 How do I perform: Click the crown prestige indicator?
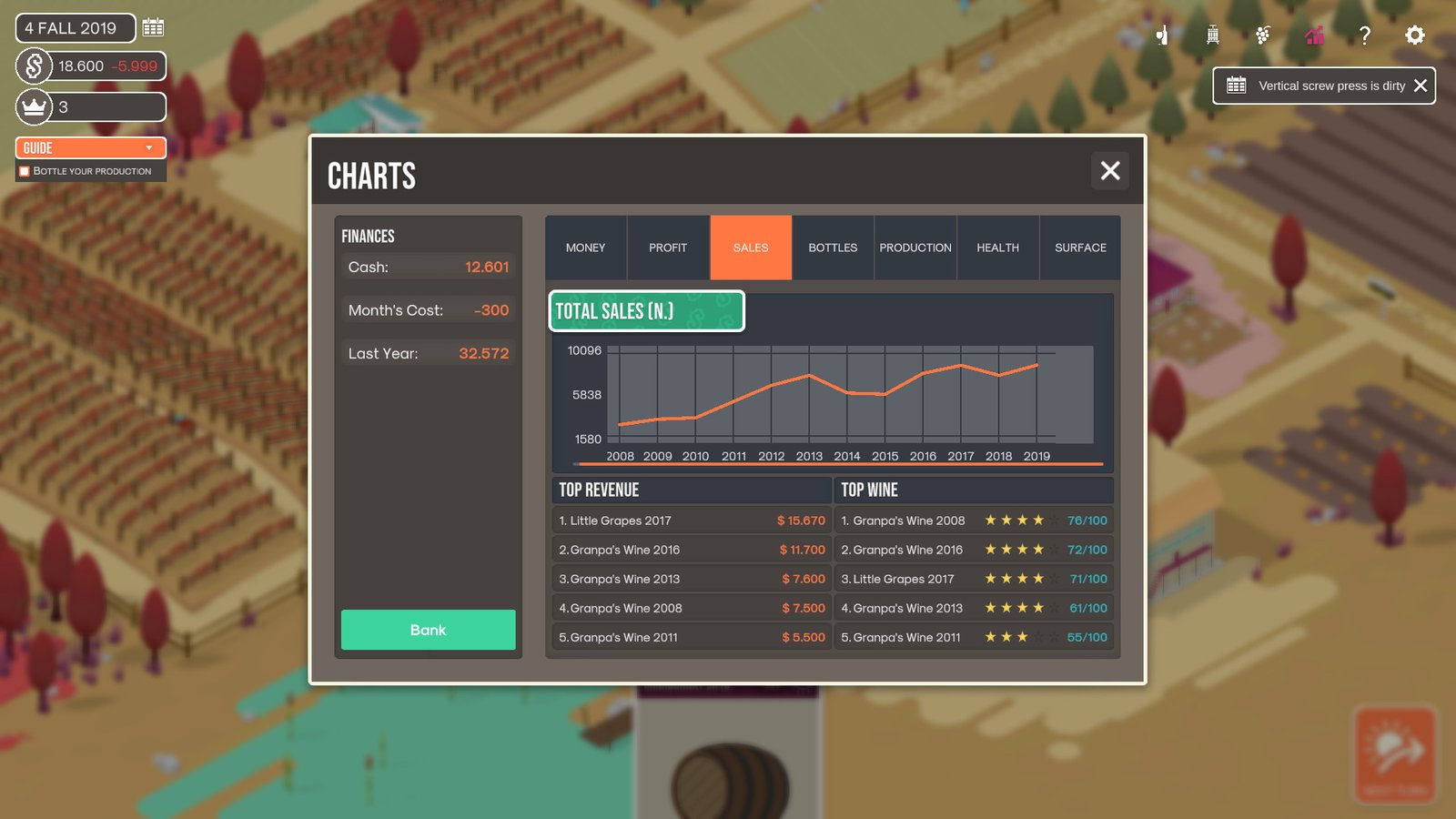coord(33,106)
